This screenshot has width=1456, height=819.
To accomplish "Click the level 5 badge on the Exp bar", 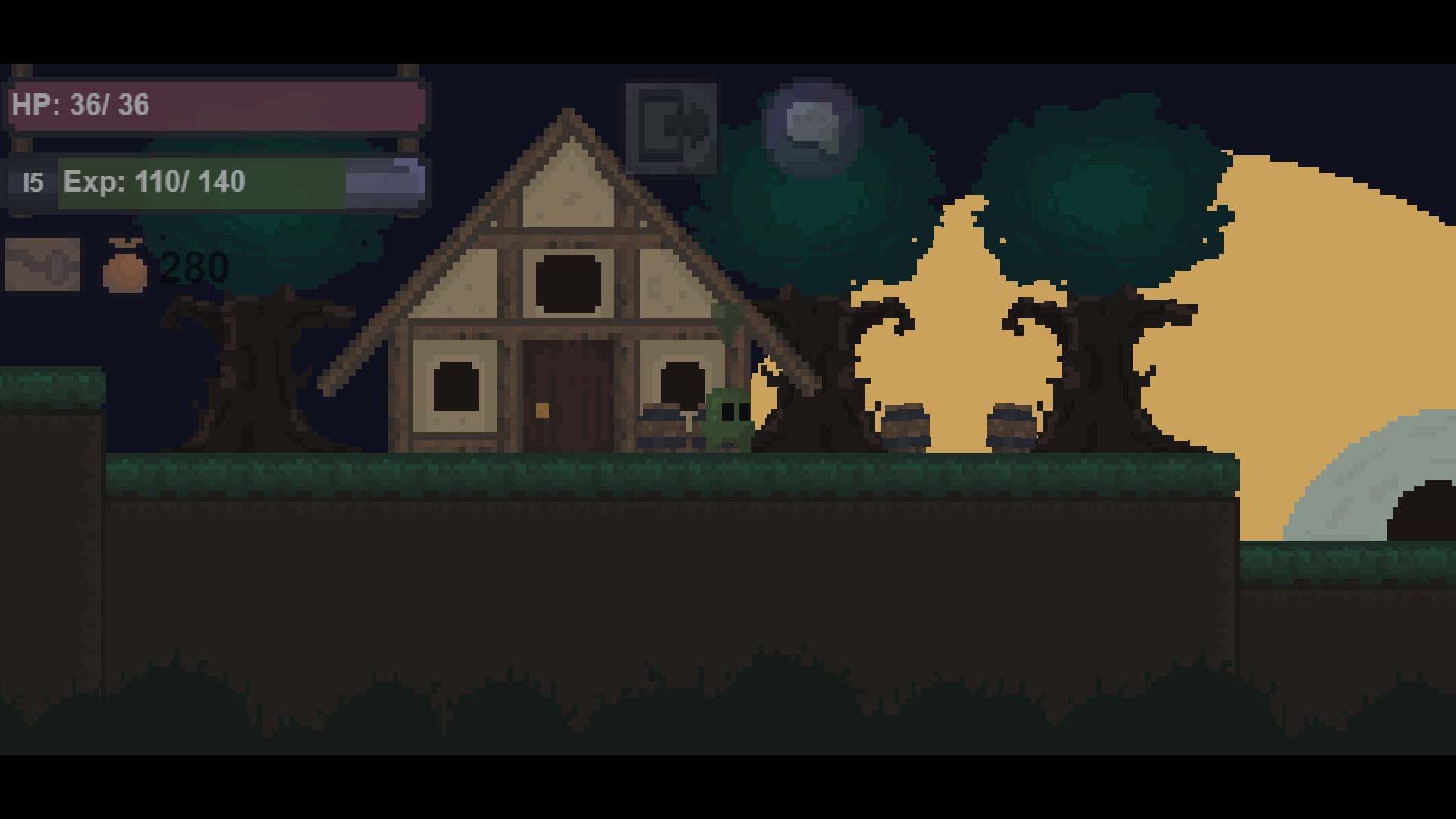I will [x=32, y=182].
